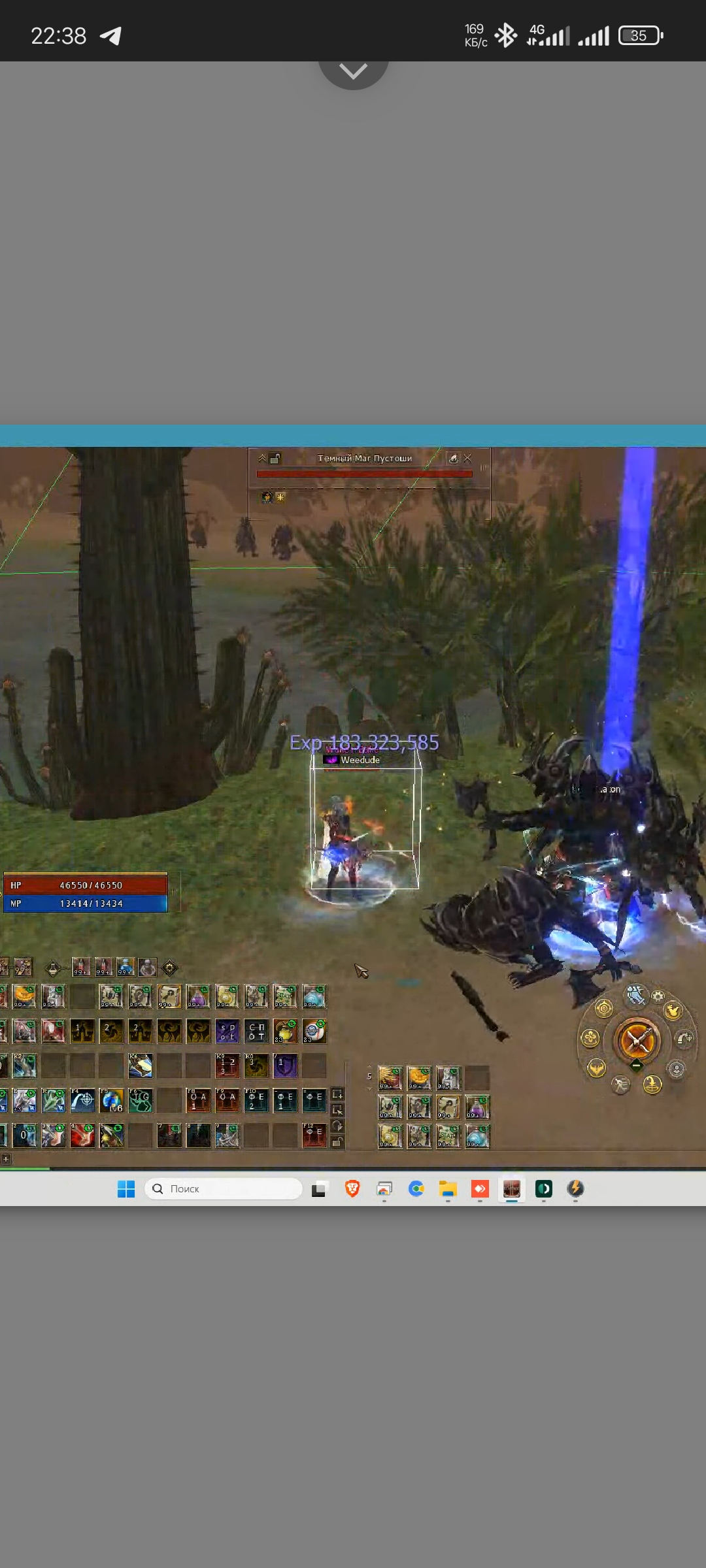The height and width of the screenshot is (1568, 706).
Task: Toggle the hotbar lock icon
Action: (338, 1142)
